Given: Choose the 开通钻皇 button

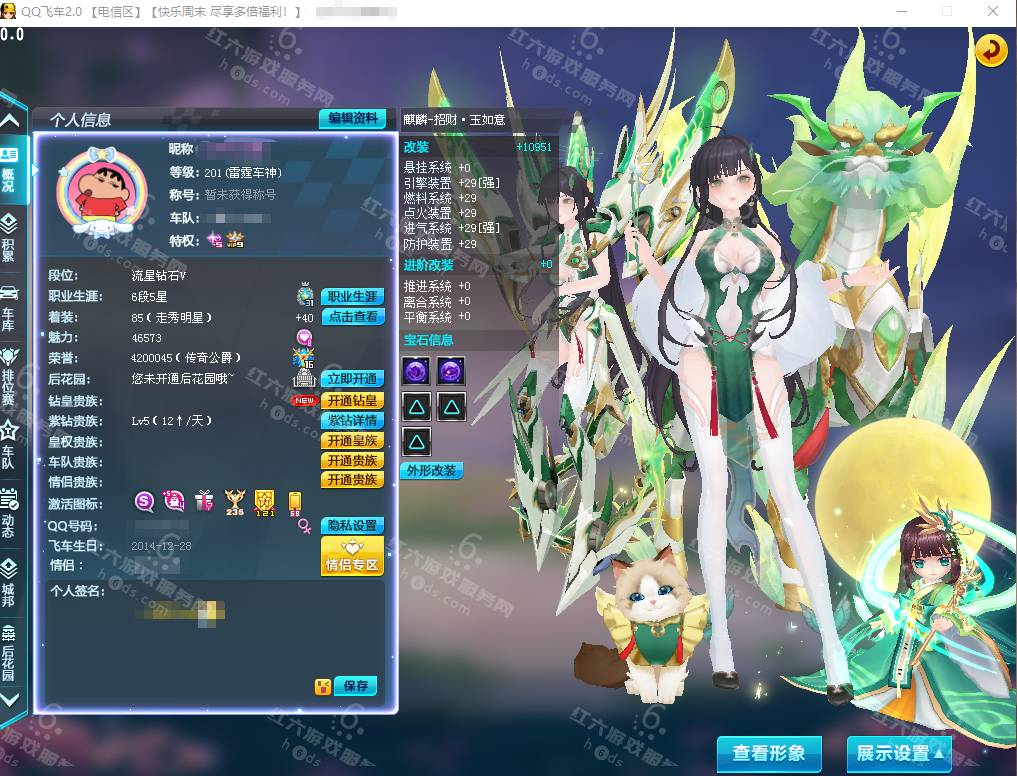Looking at the screenshot, I should point(352,400).
